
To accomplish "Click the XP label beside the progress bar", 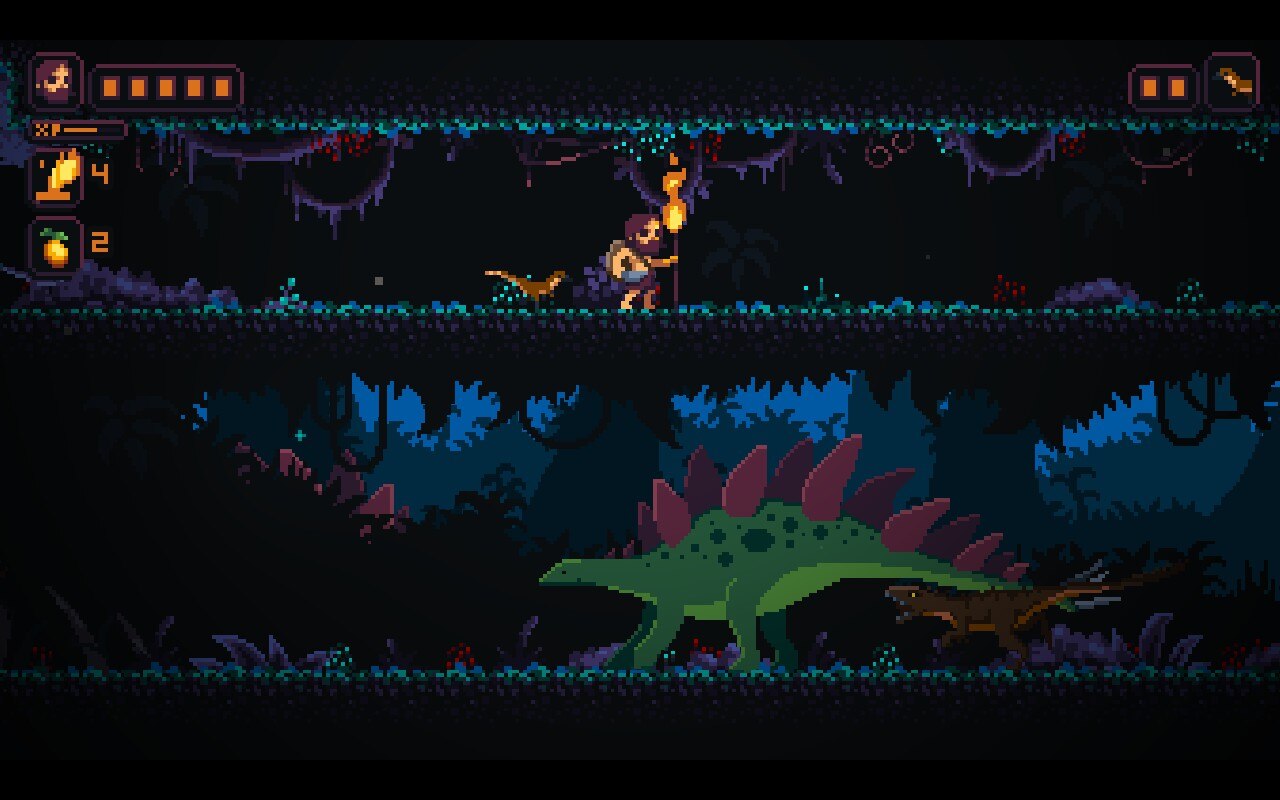I will (42, 128).
